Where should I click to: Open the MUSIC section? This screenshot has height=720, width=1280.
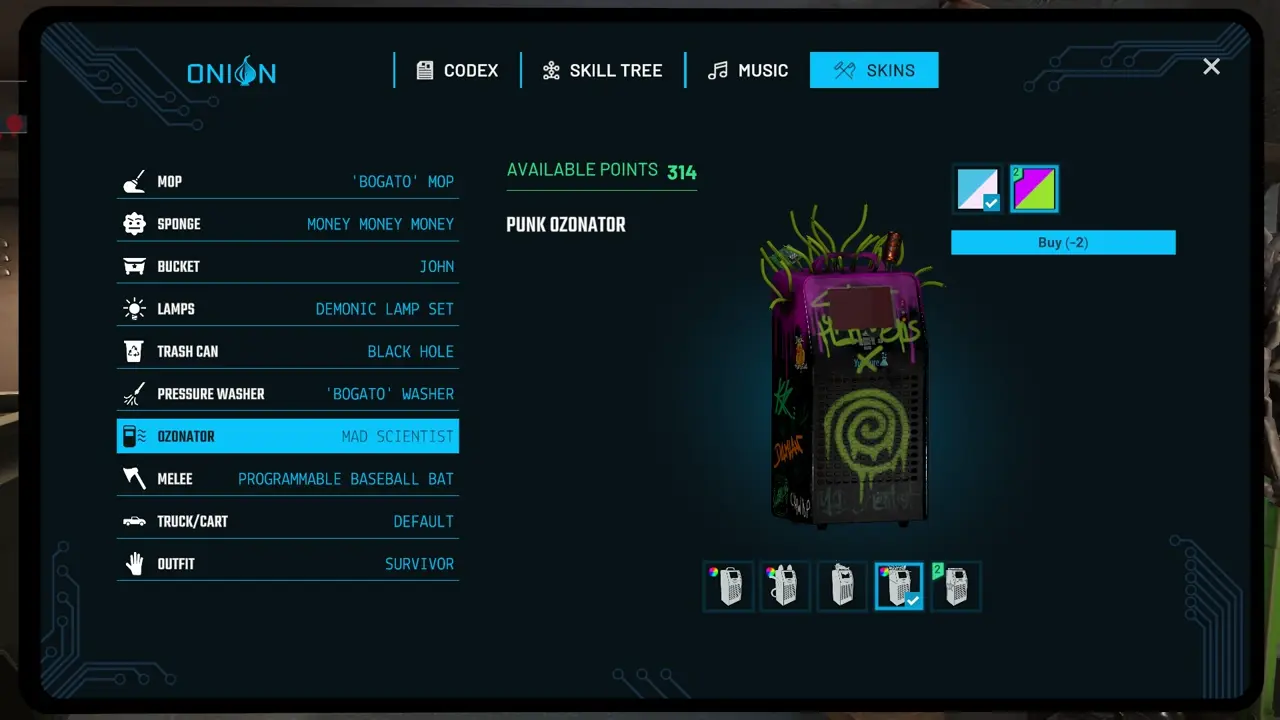click(747, 70)
